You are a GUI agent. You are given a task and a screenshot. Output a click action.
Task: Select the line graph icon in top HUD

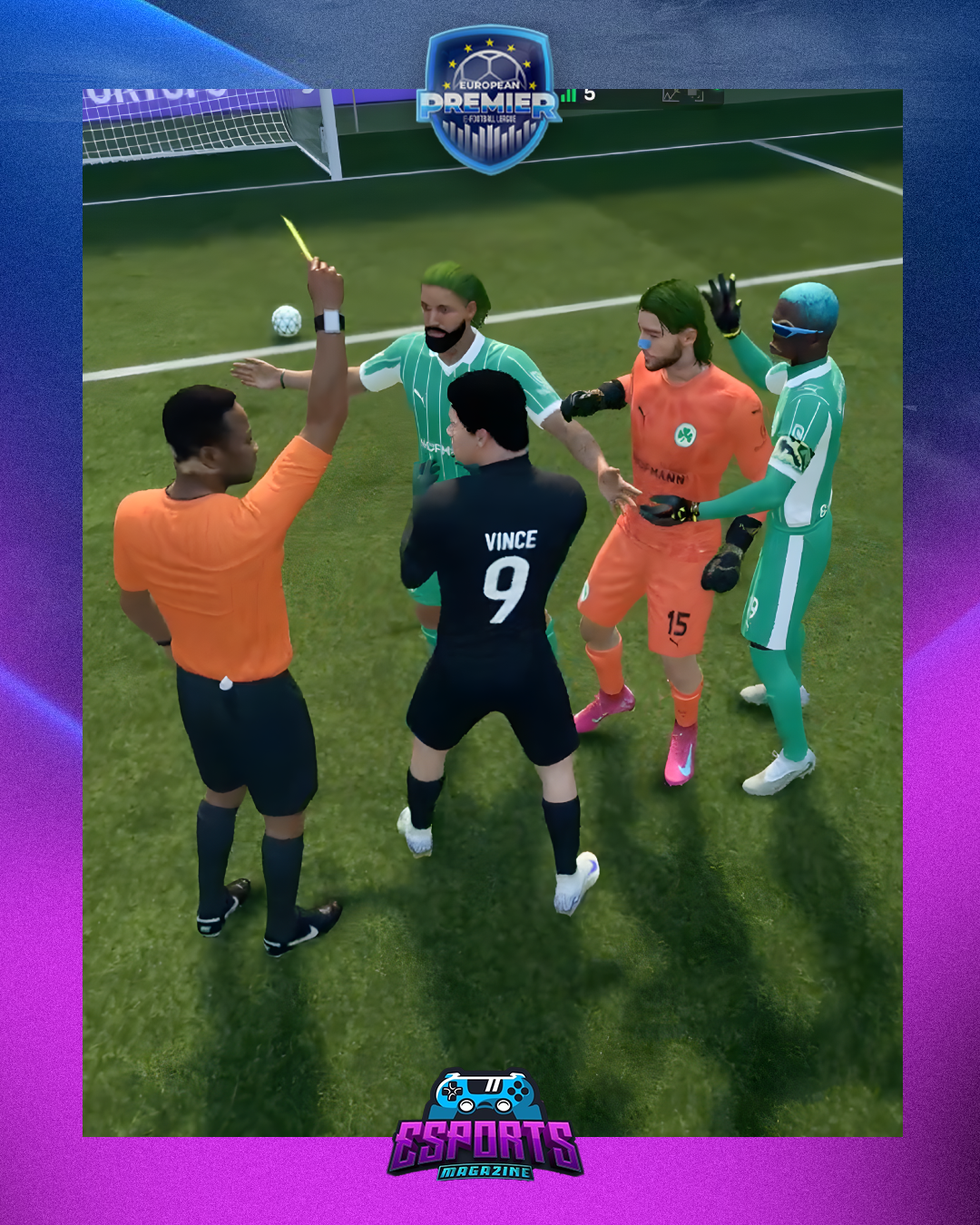[671, 95]
